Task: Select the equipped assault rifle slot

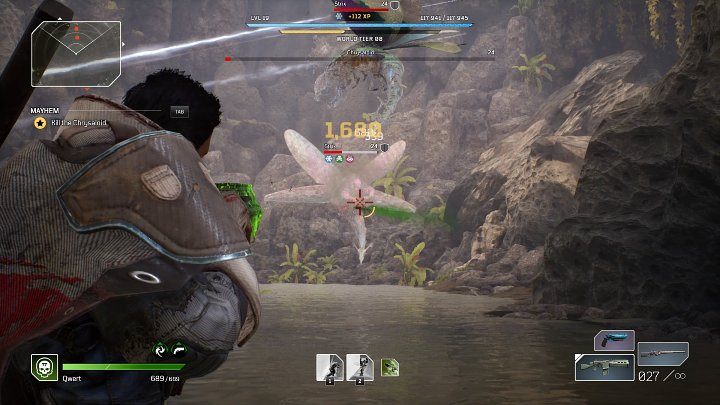Action: (x=604, y=367)
